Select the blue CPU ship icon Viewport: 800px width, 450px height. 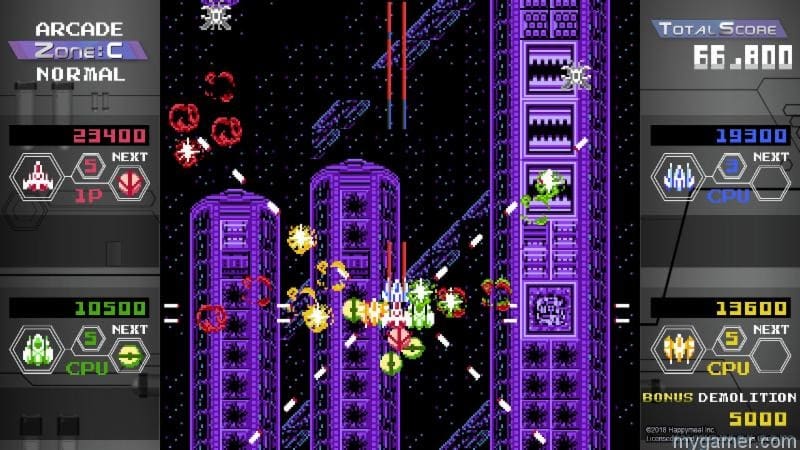click(681, 179)
